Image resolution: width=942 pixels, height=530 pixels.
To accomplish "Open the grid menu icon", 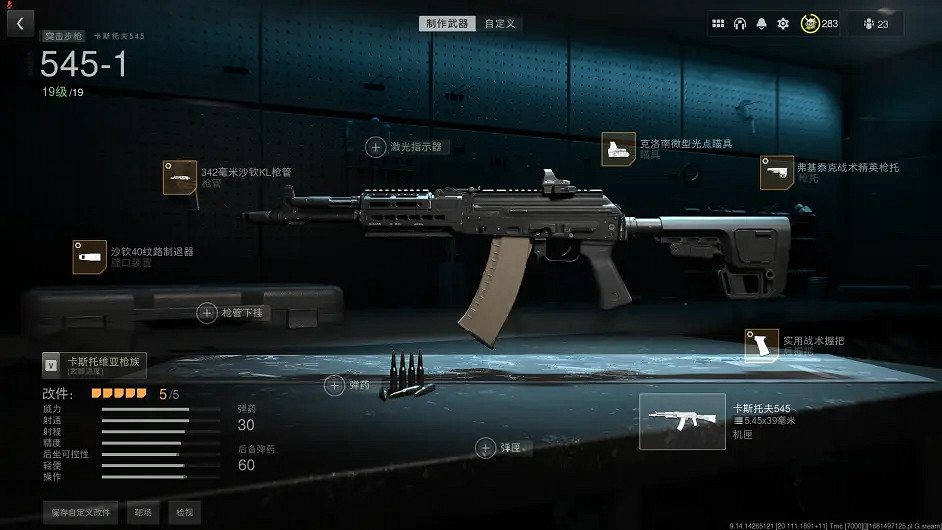I will [718, 23].
